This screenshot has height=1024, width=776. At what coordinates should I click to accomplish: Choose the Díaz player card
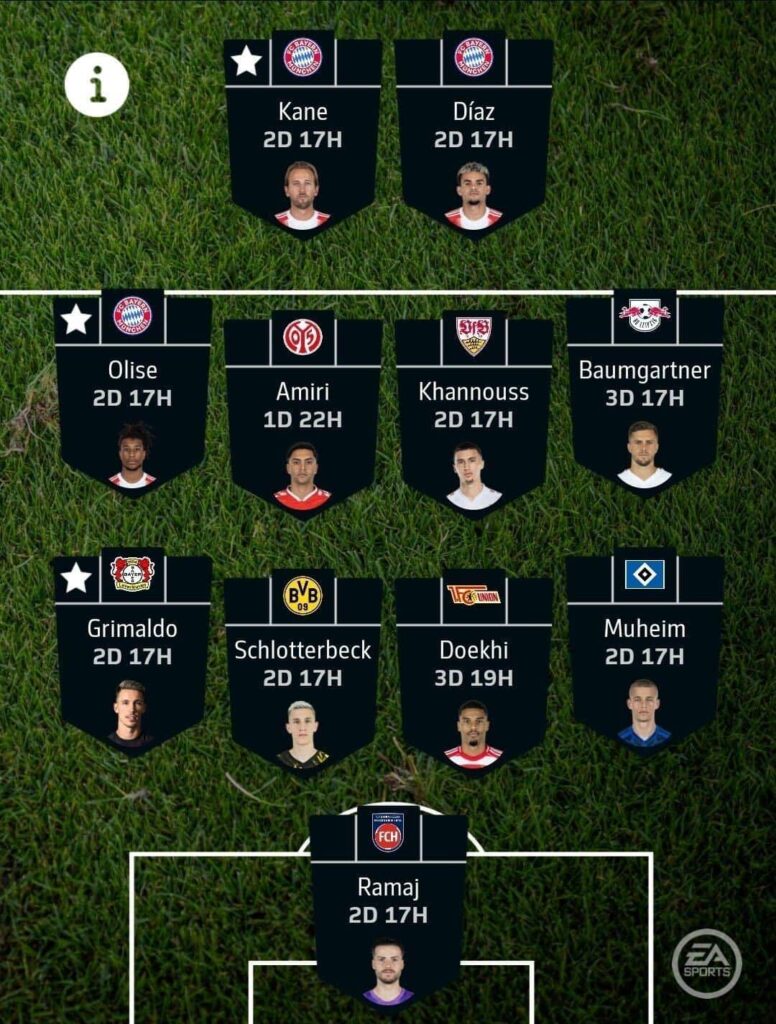point(474,135)
